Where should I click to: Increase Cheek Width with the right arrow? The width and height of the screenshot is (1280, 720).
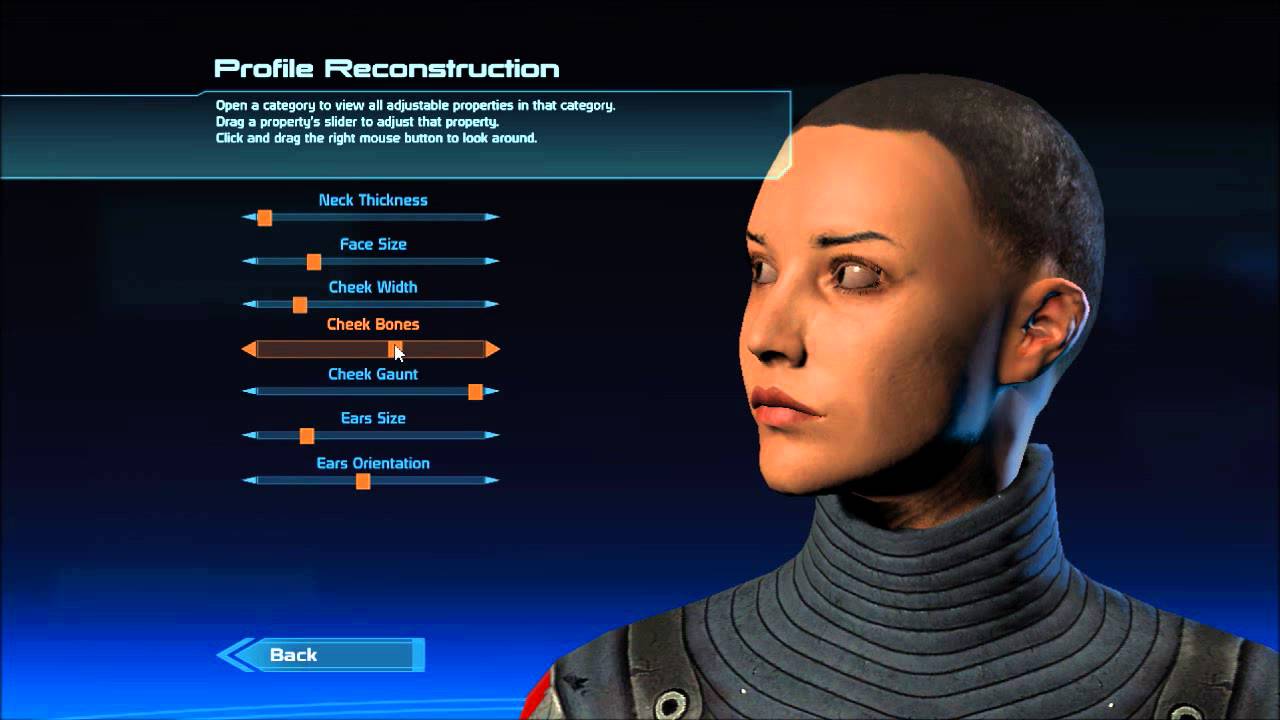492,305
